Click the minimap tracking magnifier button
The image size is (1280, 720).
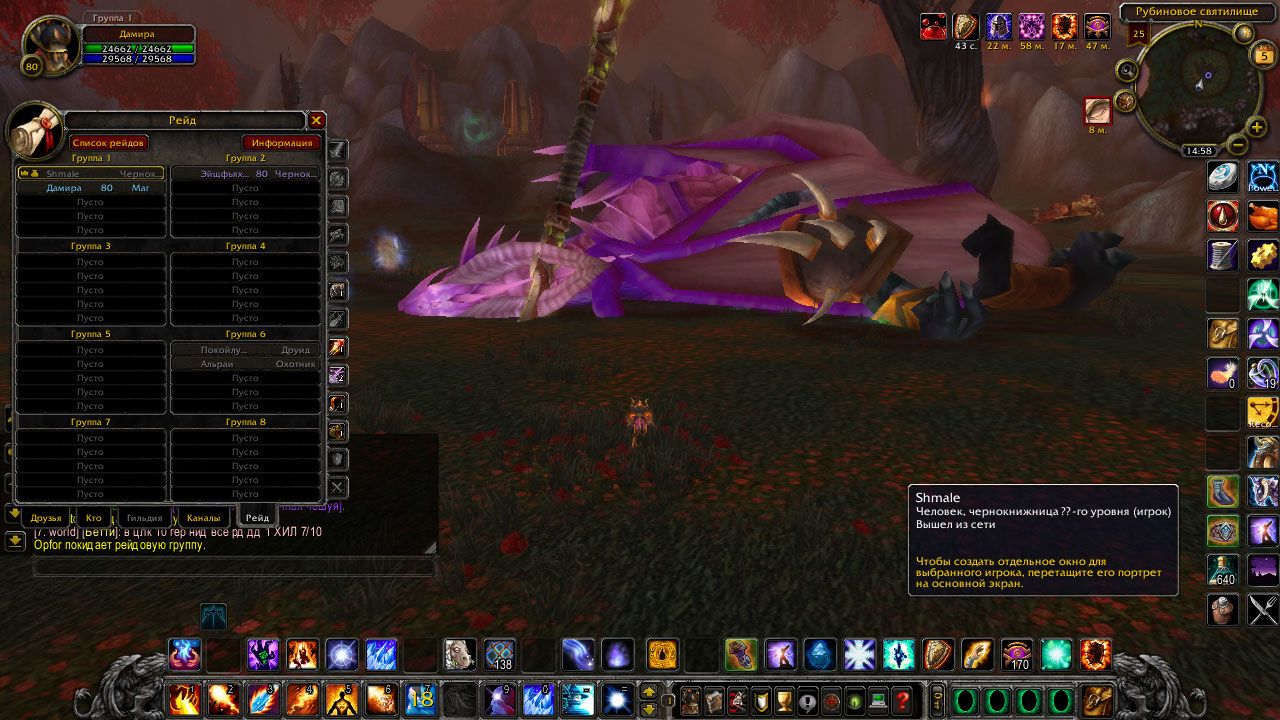tap(1128, 70)
